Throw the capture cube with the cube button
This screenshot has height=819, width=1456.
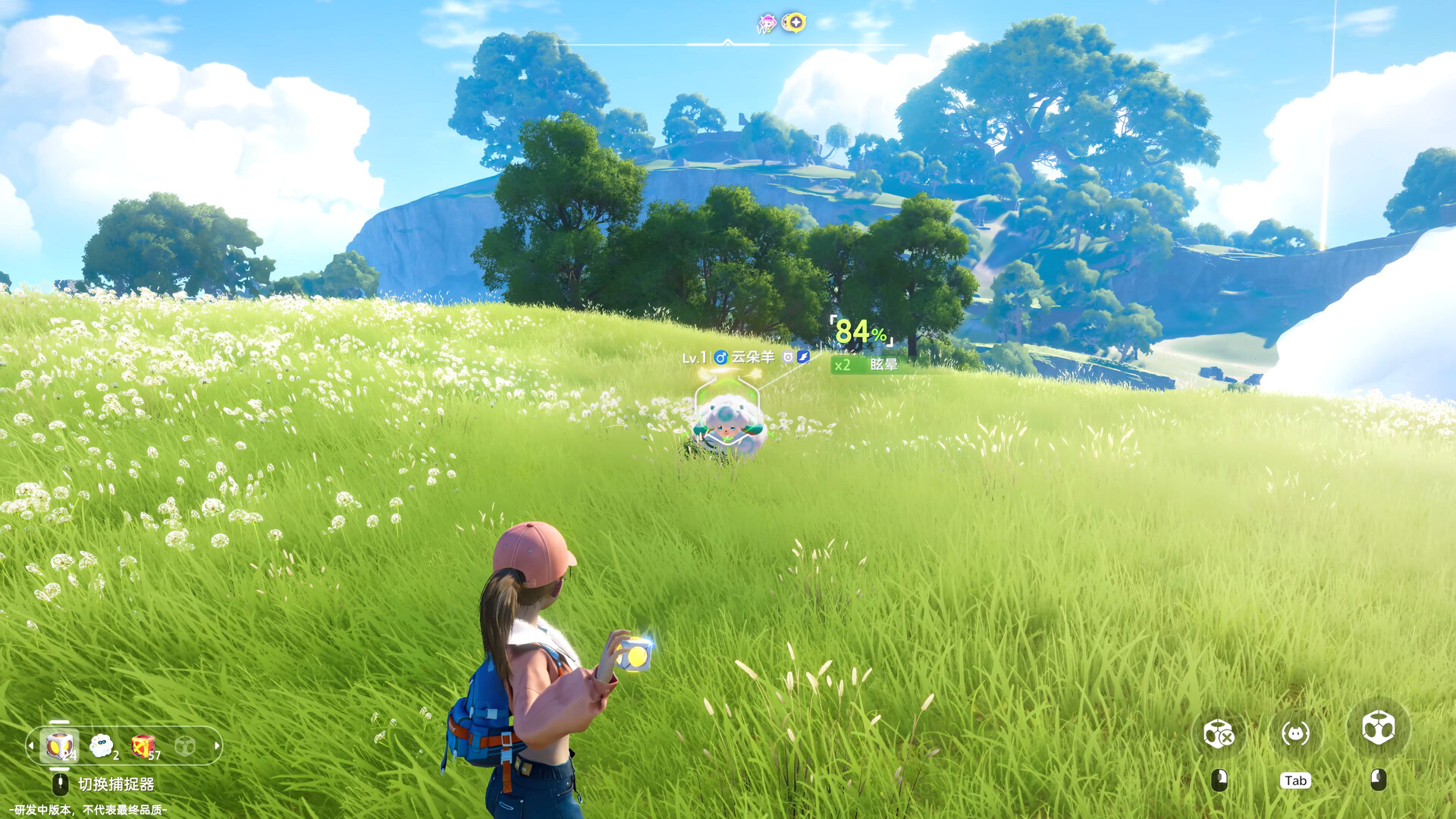(1378, 729)
